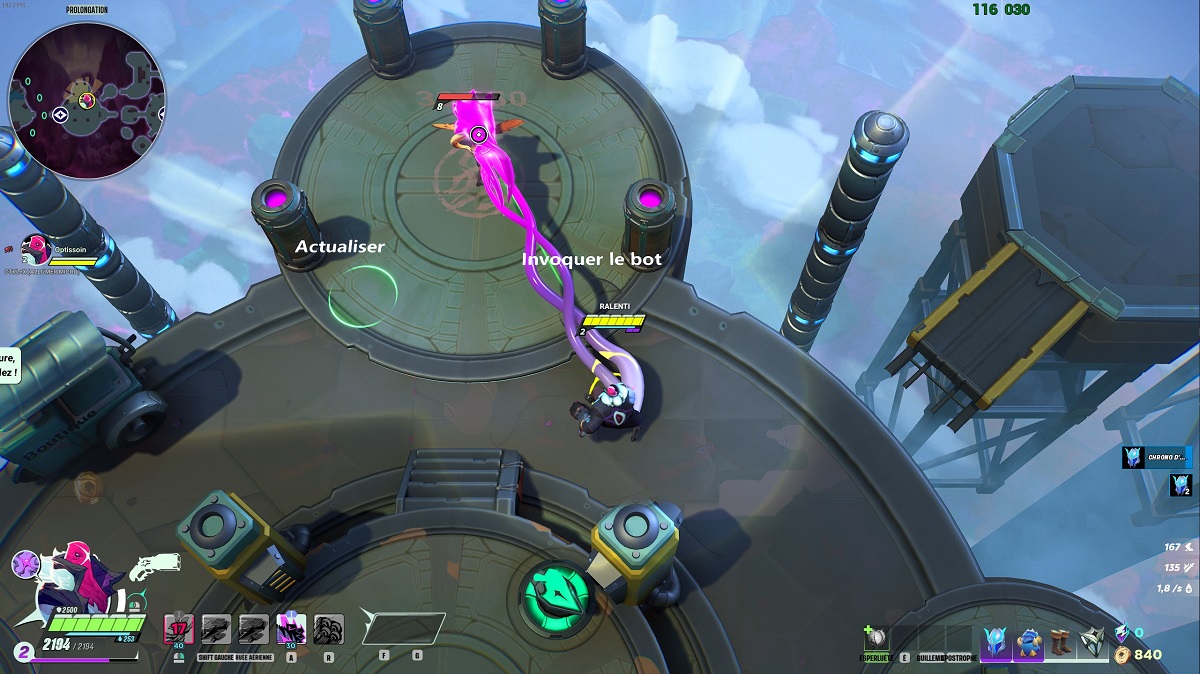
Task: Choose the blue penguin creature item
Action: 1028,641
